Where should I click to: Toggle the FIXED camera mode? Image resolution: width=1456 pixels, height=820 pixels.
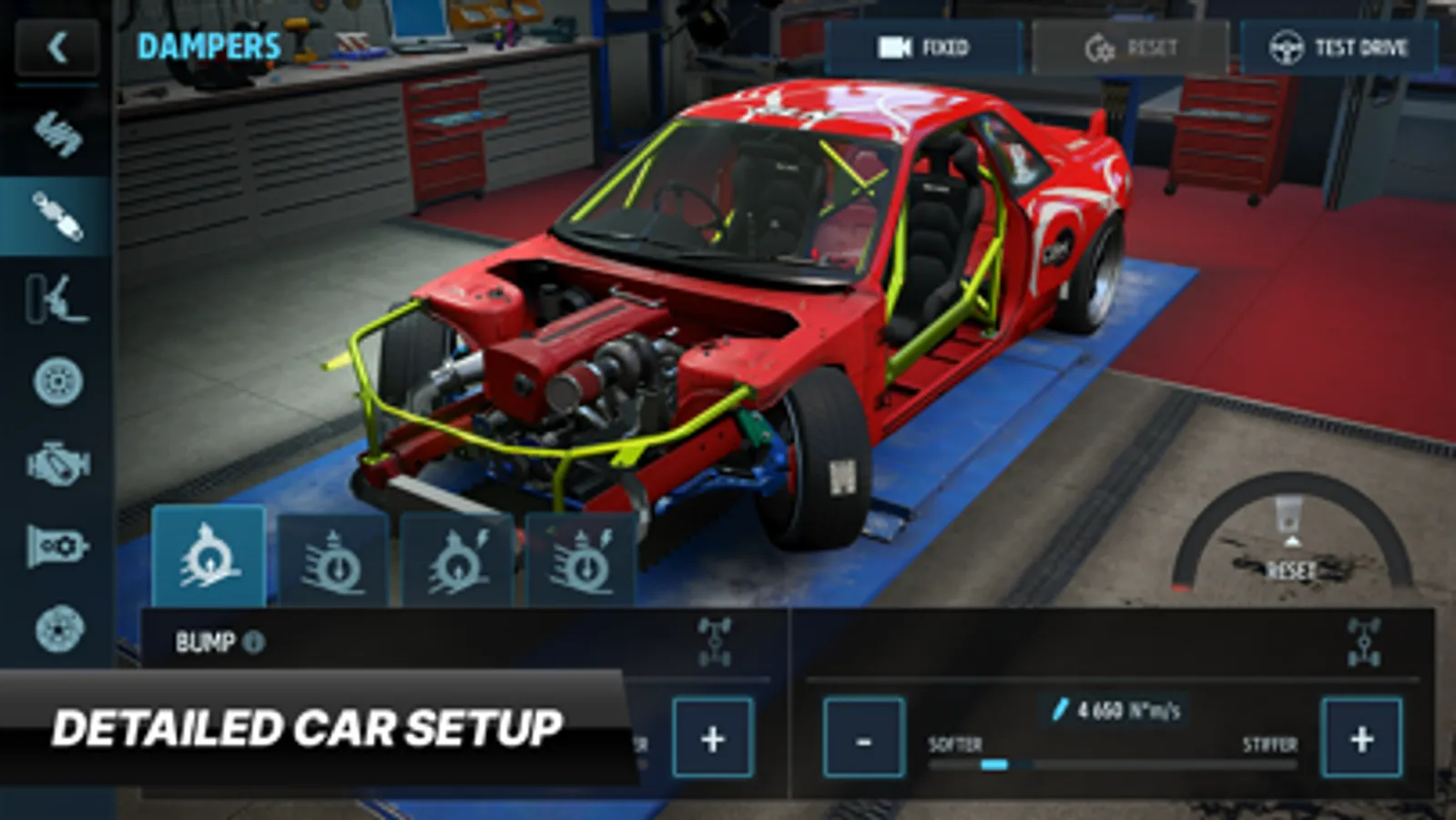click(x=924, y=47)
